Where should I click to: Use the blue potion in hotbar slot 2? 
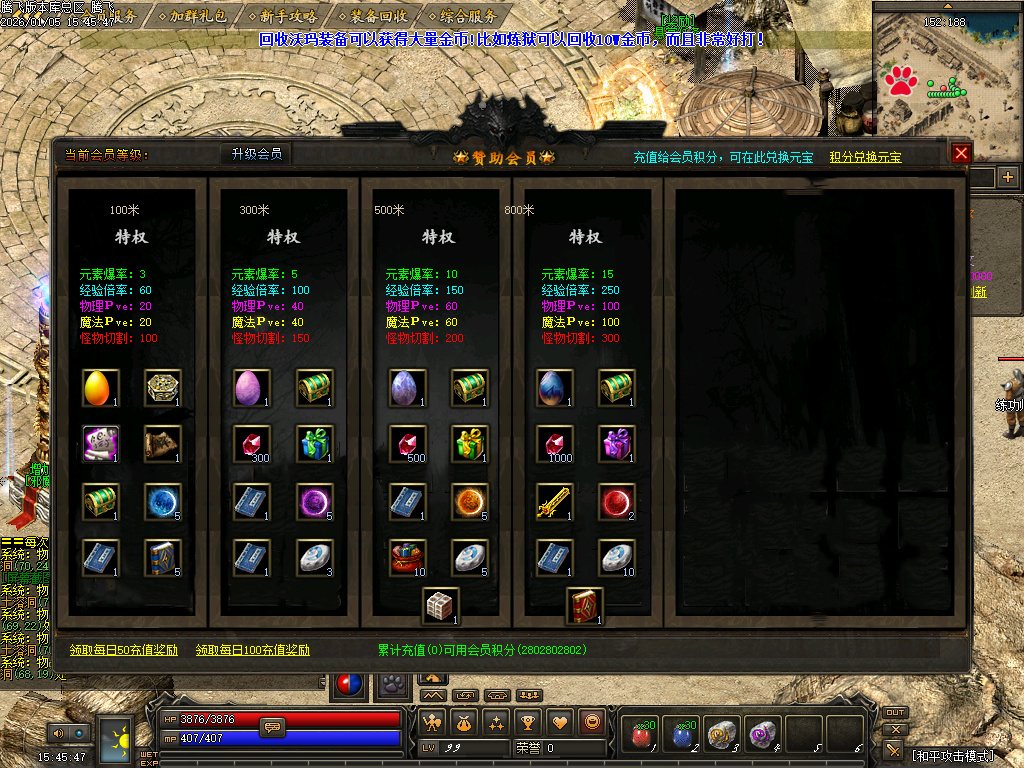click(682, 735)
